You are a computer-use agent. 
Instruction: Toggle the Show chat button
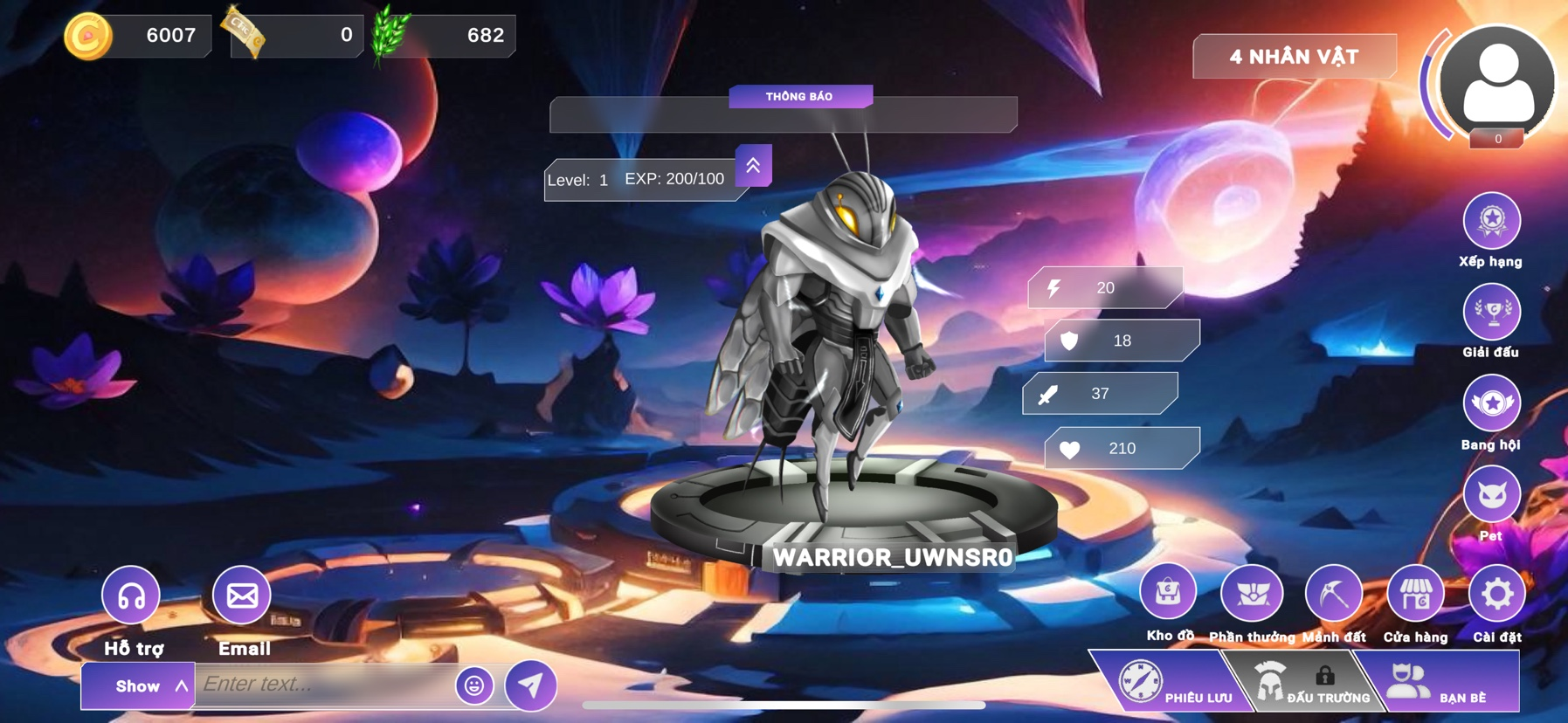coord(138,686)
